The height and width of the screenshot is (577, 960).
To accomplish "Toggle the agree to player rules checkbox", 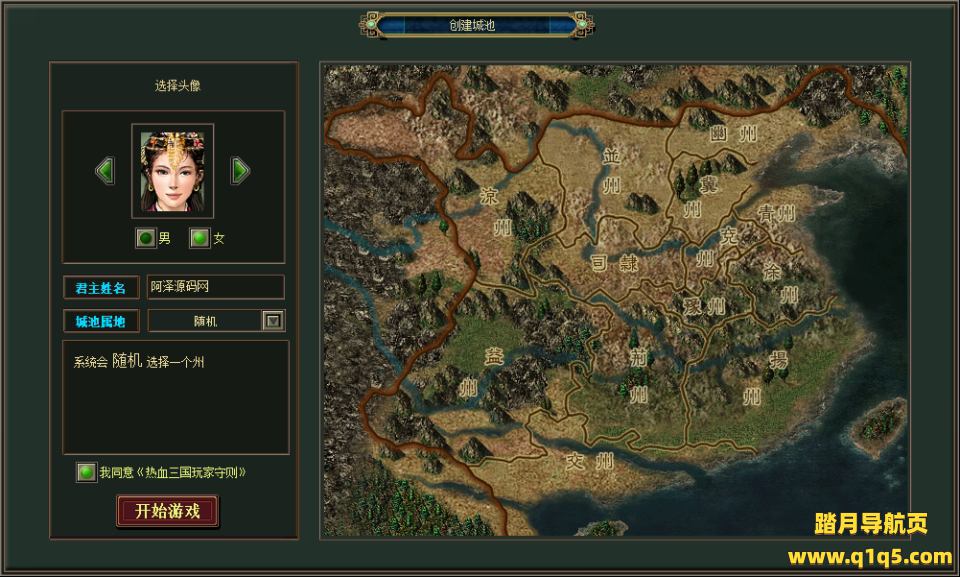I will pyautogui.click(x=87, y=472).
